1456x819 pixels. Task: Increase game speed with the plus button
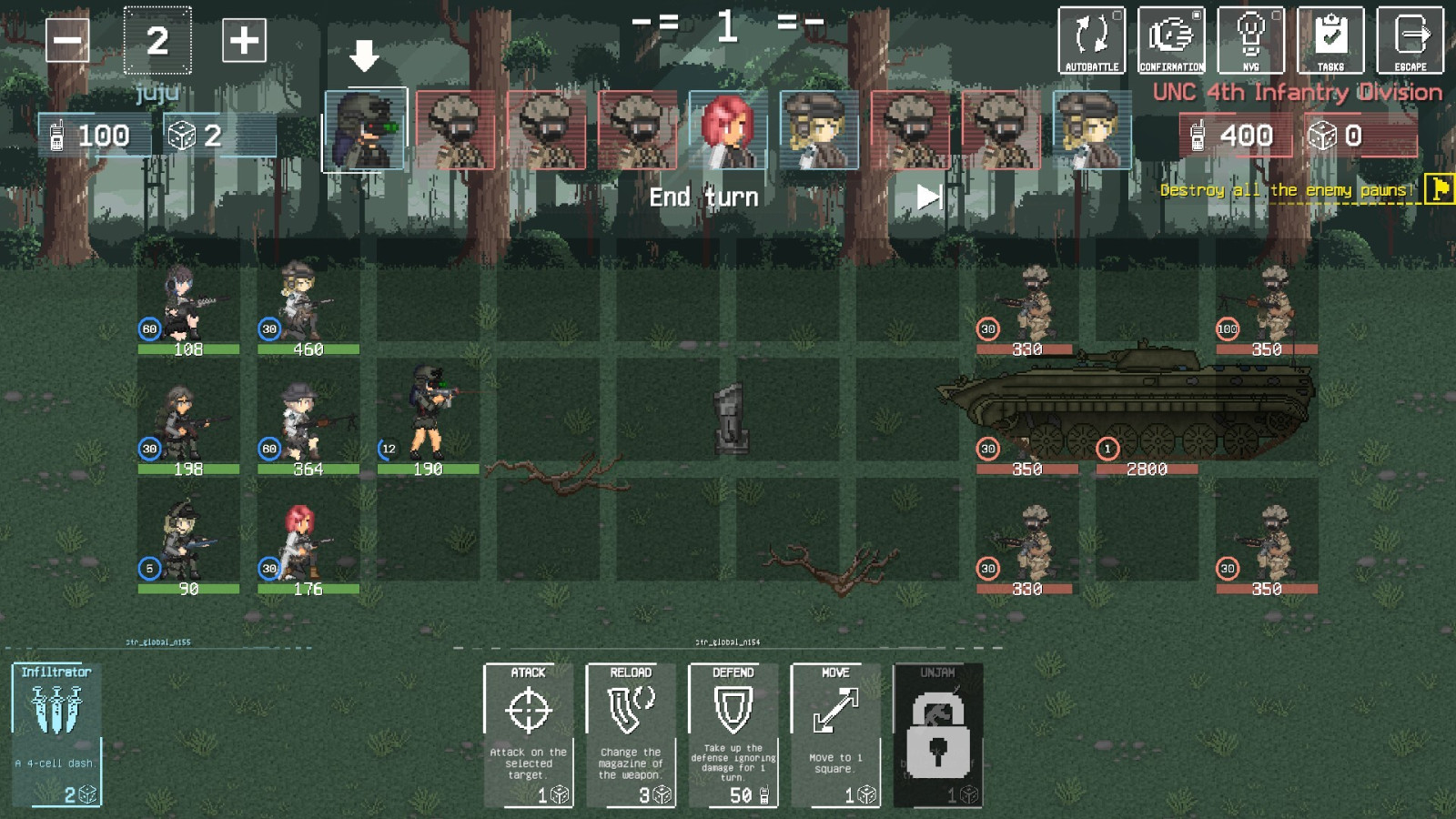244,41
